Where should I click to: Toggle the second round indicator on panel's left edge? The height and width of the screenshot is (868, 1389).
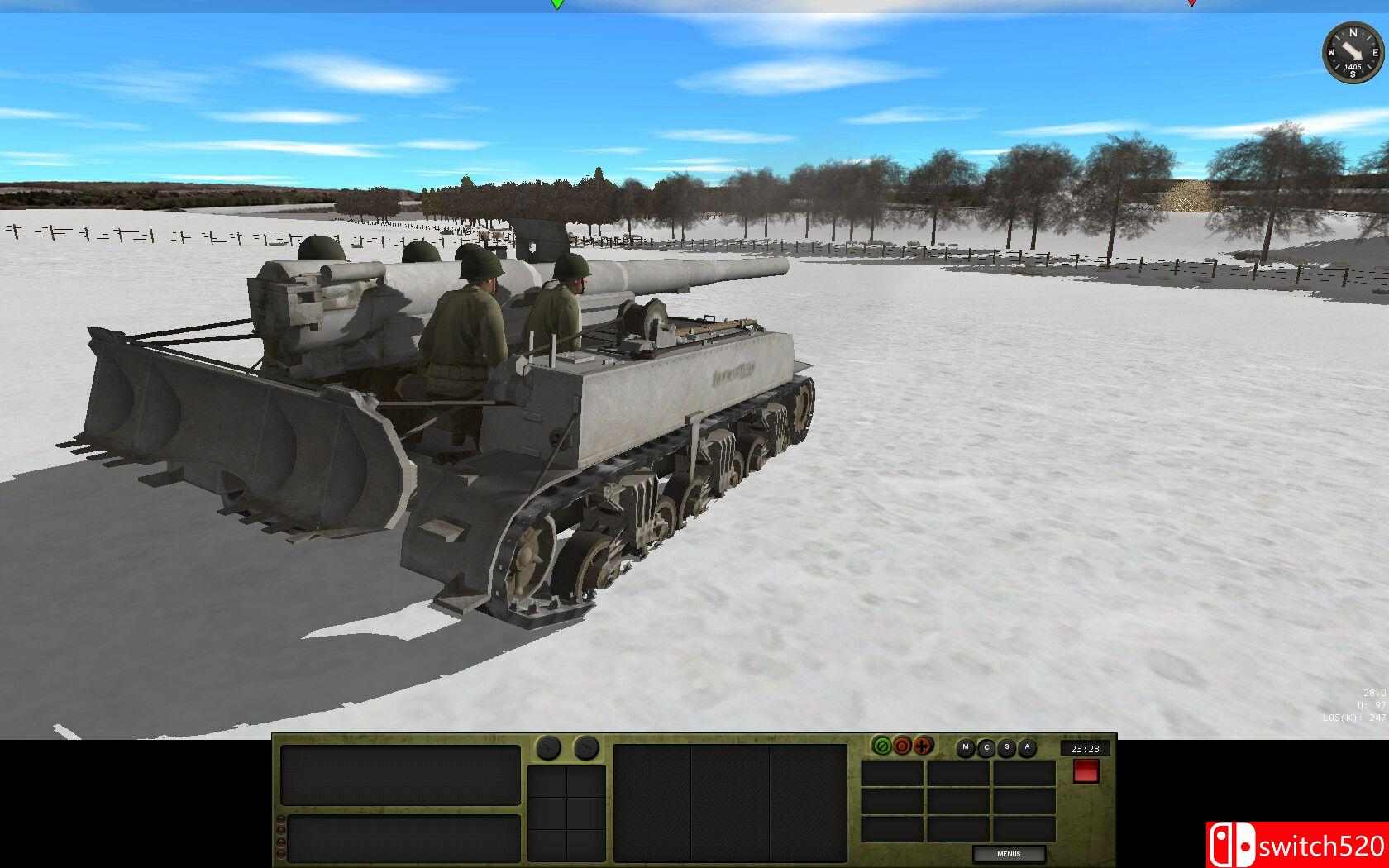(x=281, y=830)
